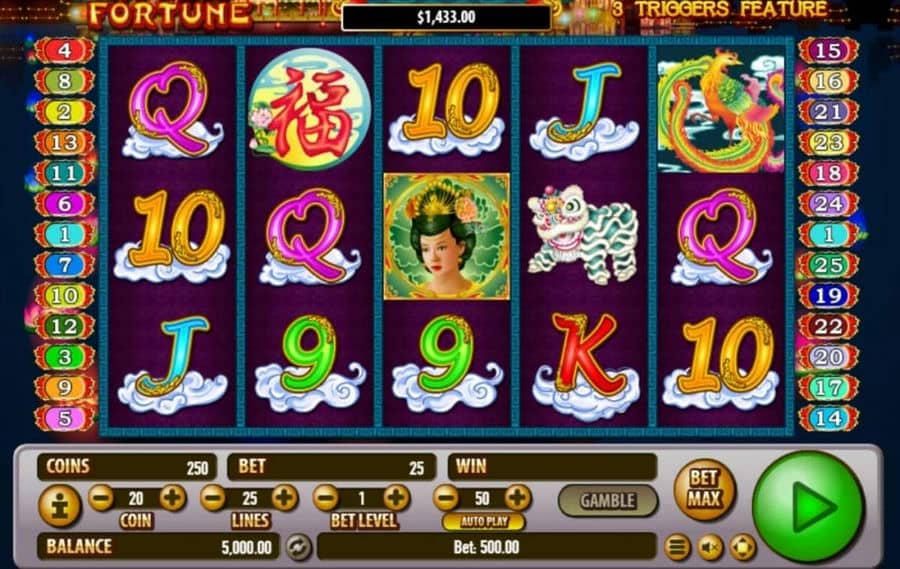Highlight payline 14 marker
900x569 pixels.
[828, 418]
